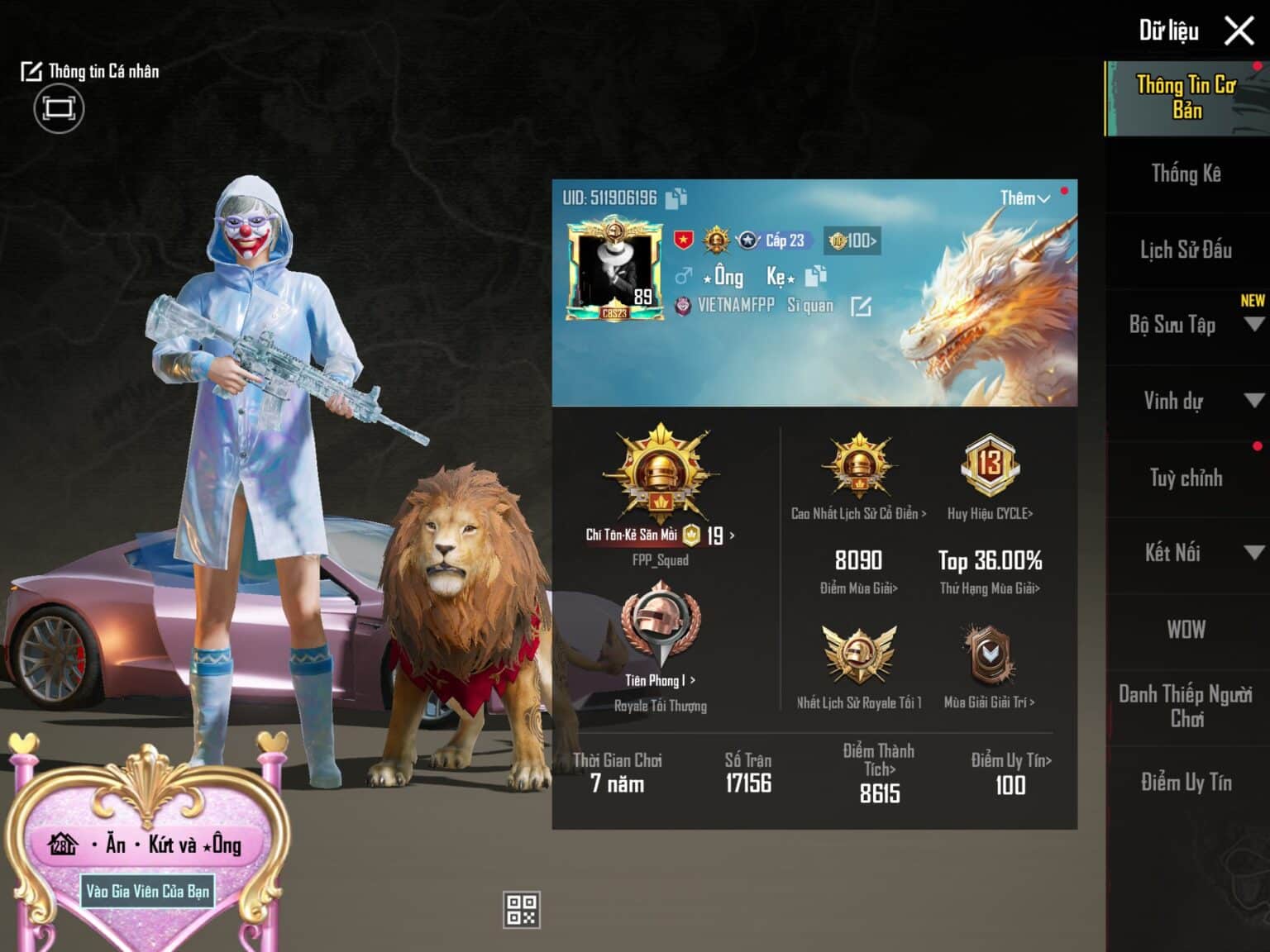Select the VIETNAMFPP clan badge icon

[684, 304]
